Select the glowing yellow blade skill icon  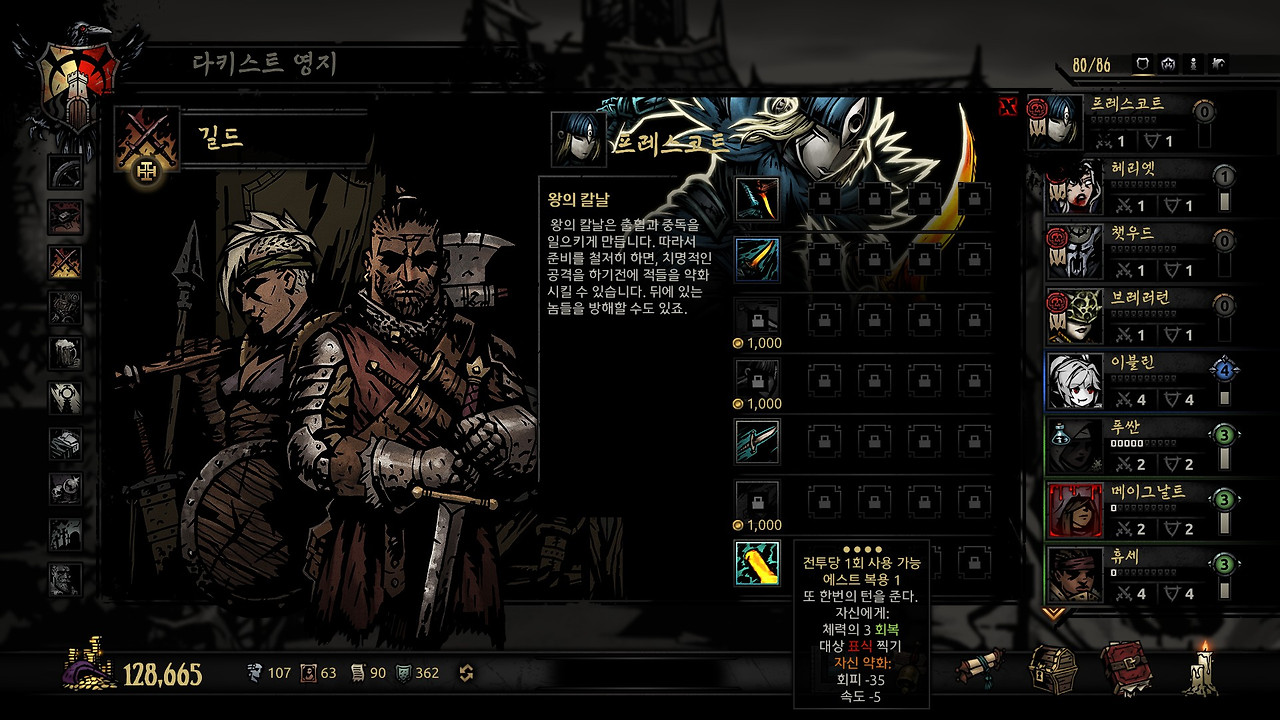pyautogui.click(x=757, y=563)
